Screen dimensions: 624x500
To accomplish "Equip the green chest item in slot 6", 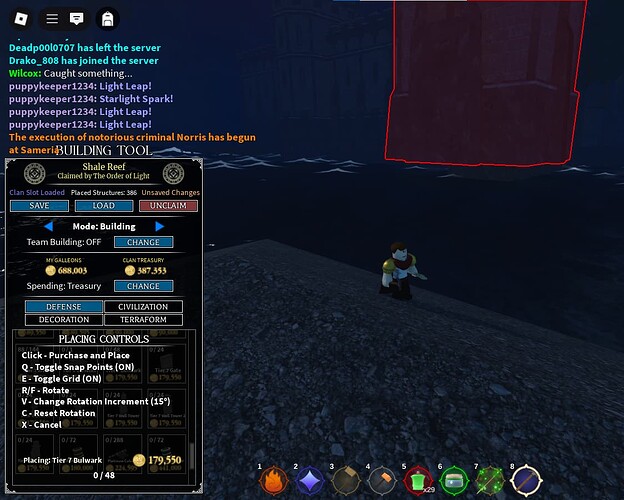I will click(x=454, y=481).
